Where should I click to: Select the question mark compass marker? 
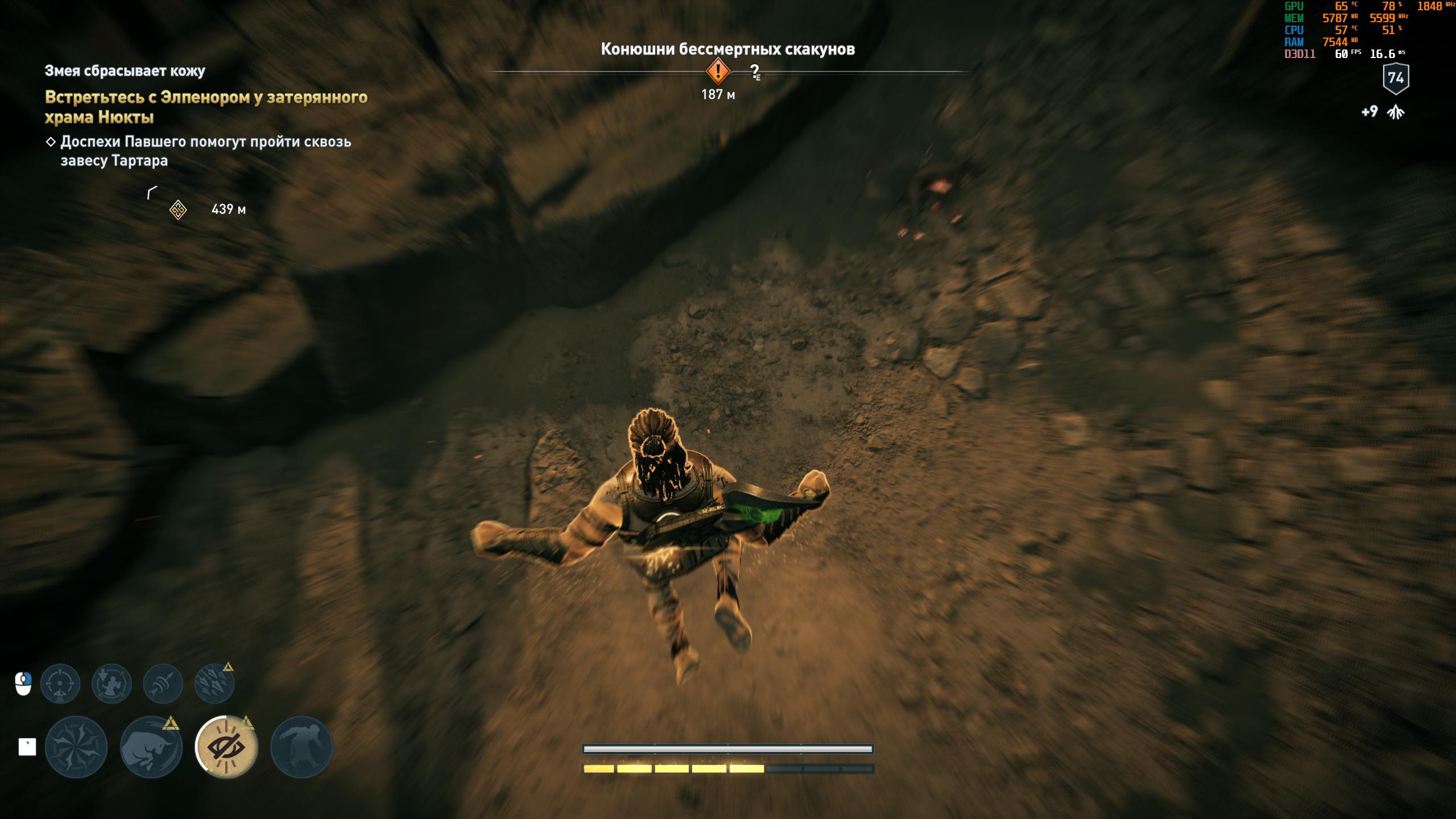click(755, 72)
